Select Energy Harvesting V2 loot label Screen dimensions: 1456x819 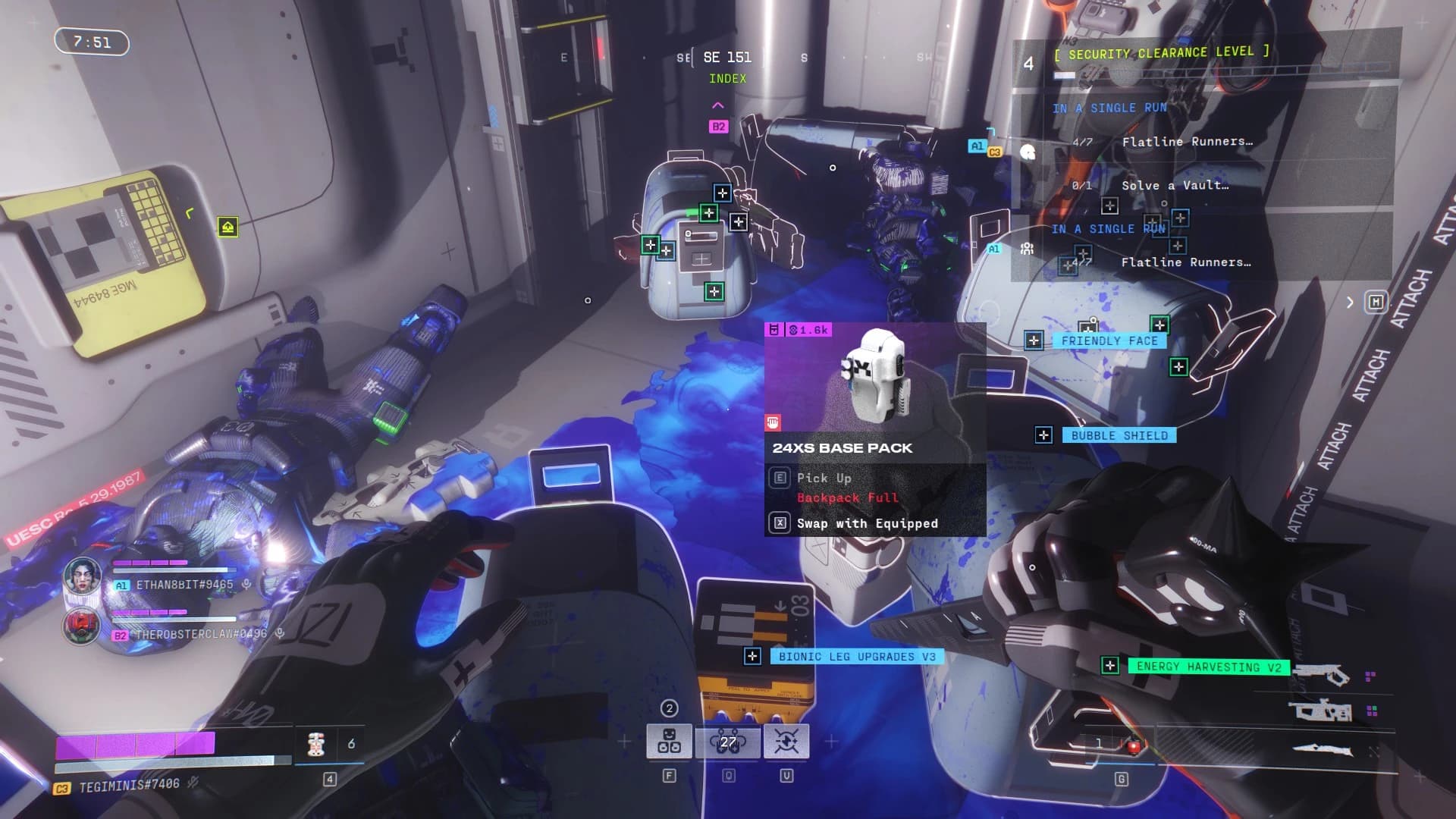pos(1208,667)
